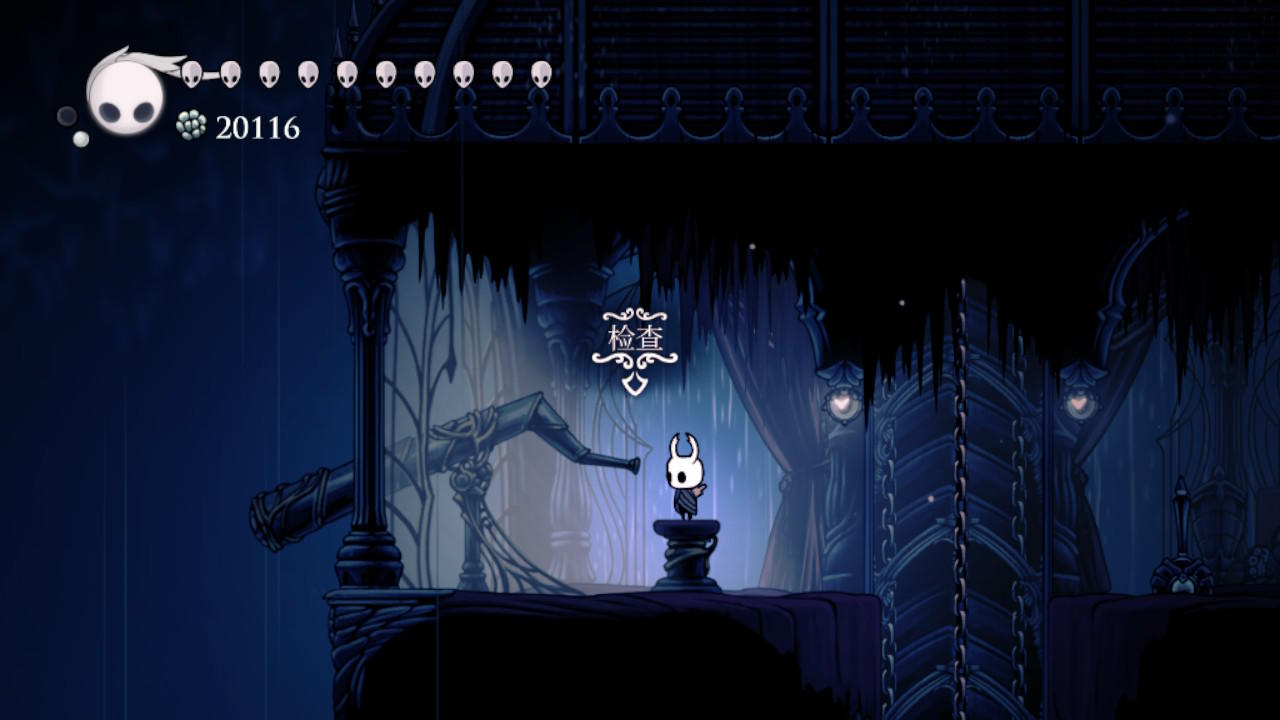Select the 检查 inspect prompt
The height and width of the screenshot is (720, 1280).
(x=635, y=340)
